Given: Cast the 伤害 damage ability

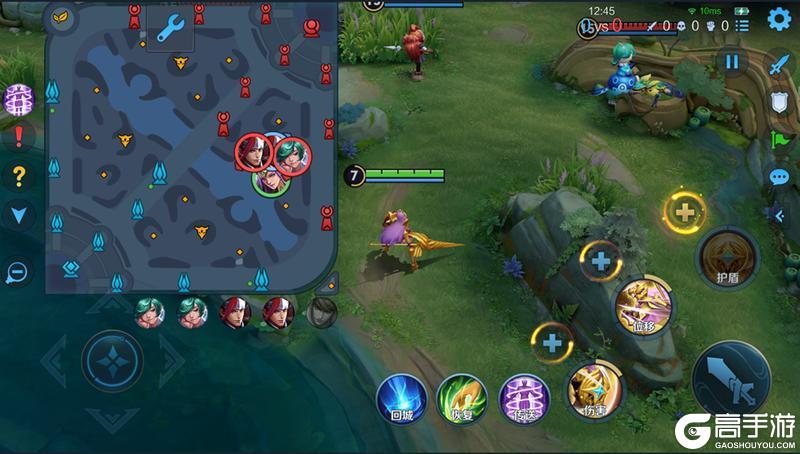Looking at the screenshot, I should [x=594, y=389].
